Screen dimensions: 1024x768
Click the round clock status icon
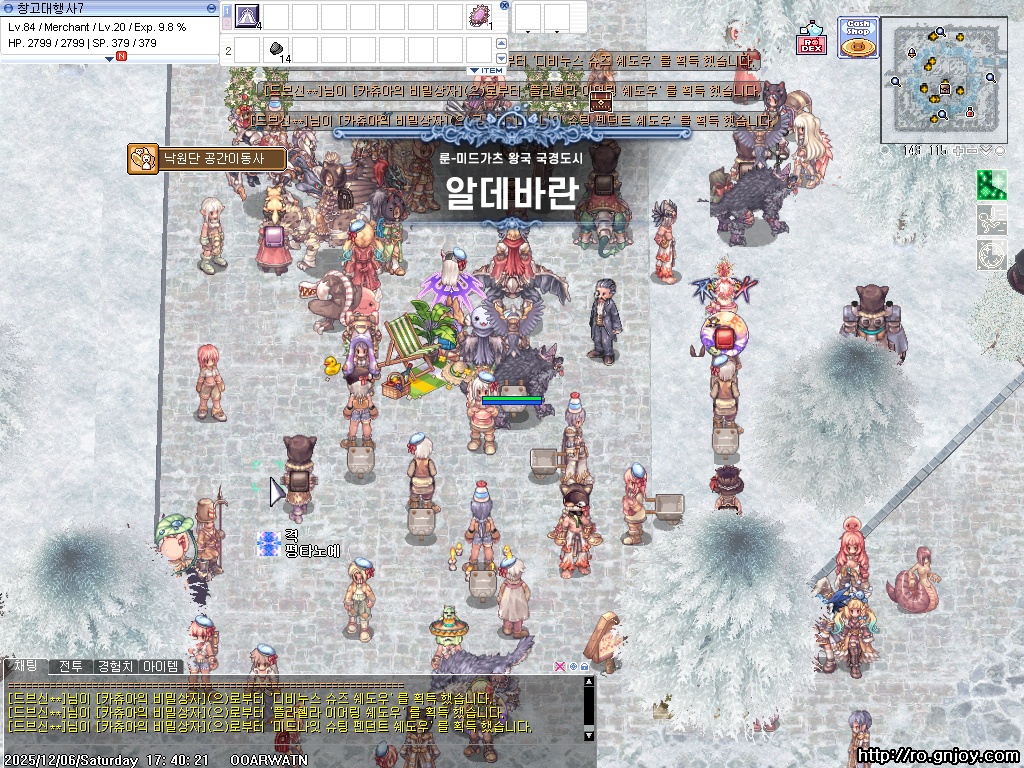[x=991, y=255]
